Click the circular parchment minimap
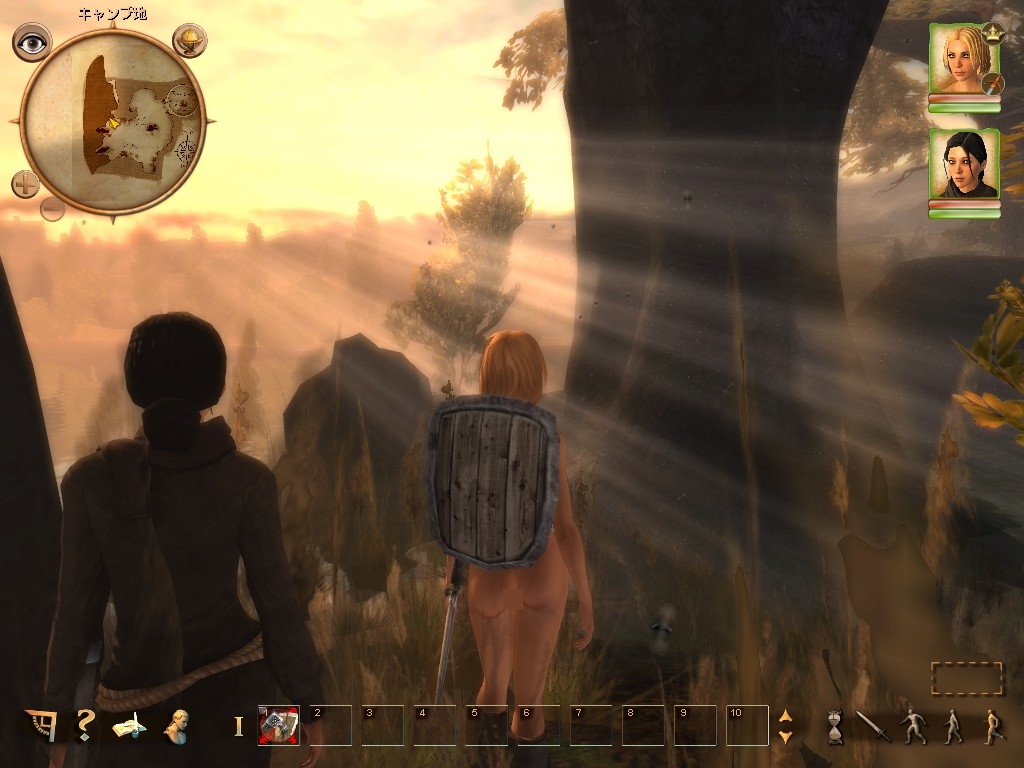Image resolution: width=1024 pixels, height=768 pixels. click(112, 121)
